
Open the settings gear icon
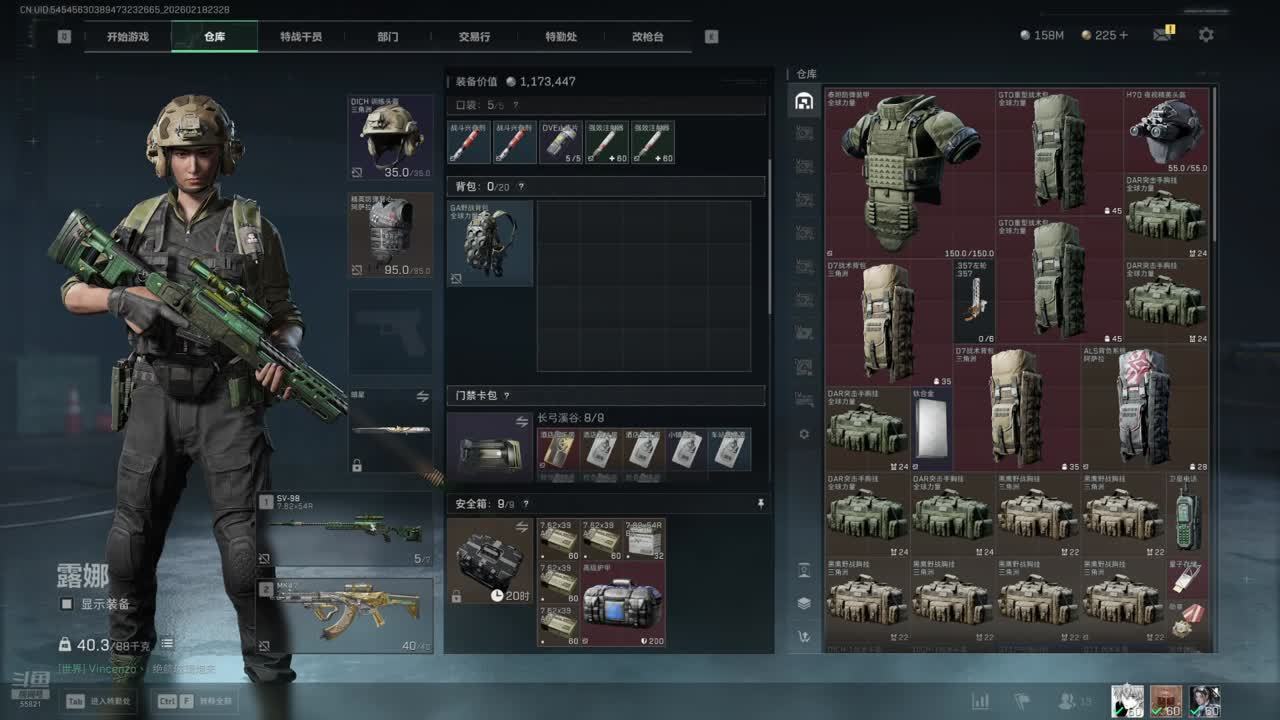pos(1206,35)
